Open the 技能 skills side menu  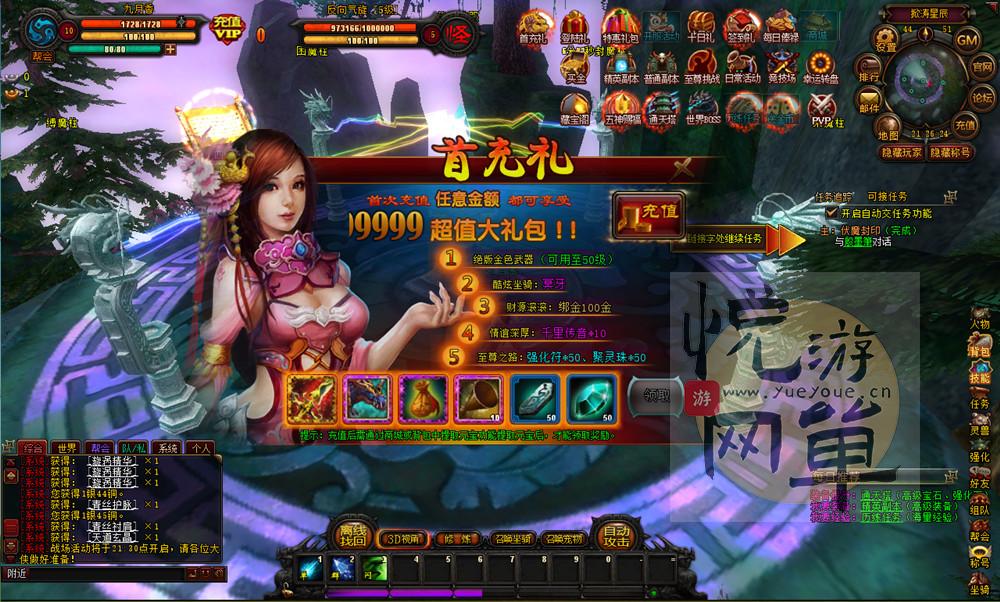click(x=979, y=377)
